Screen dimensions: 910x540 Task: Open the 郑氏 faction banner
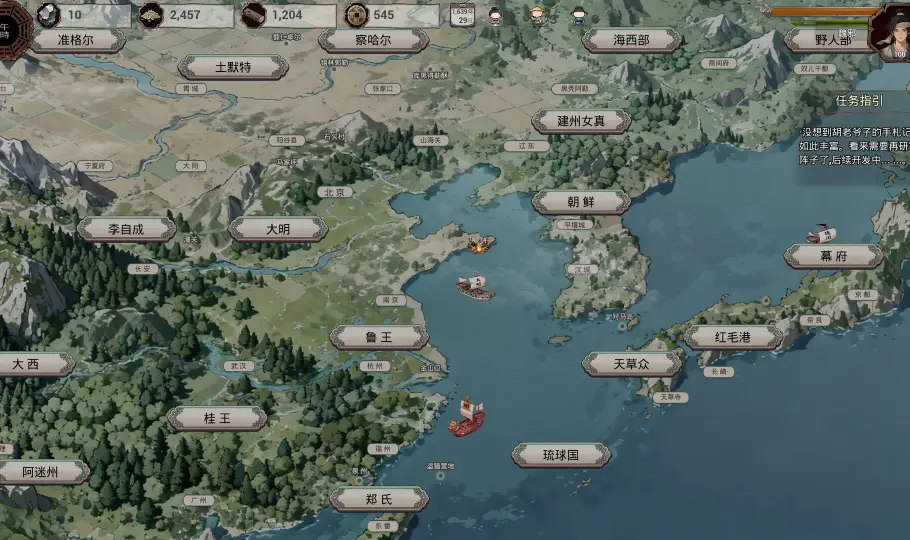pos(379,499)
